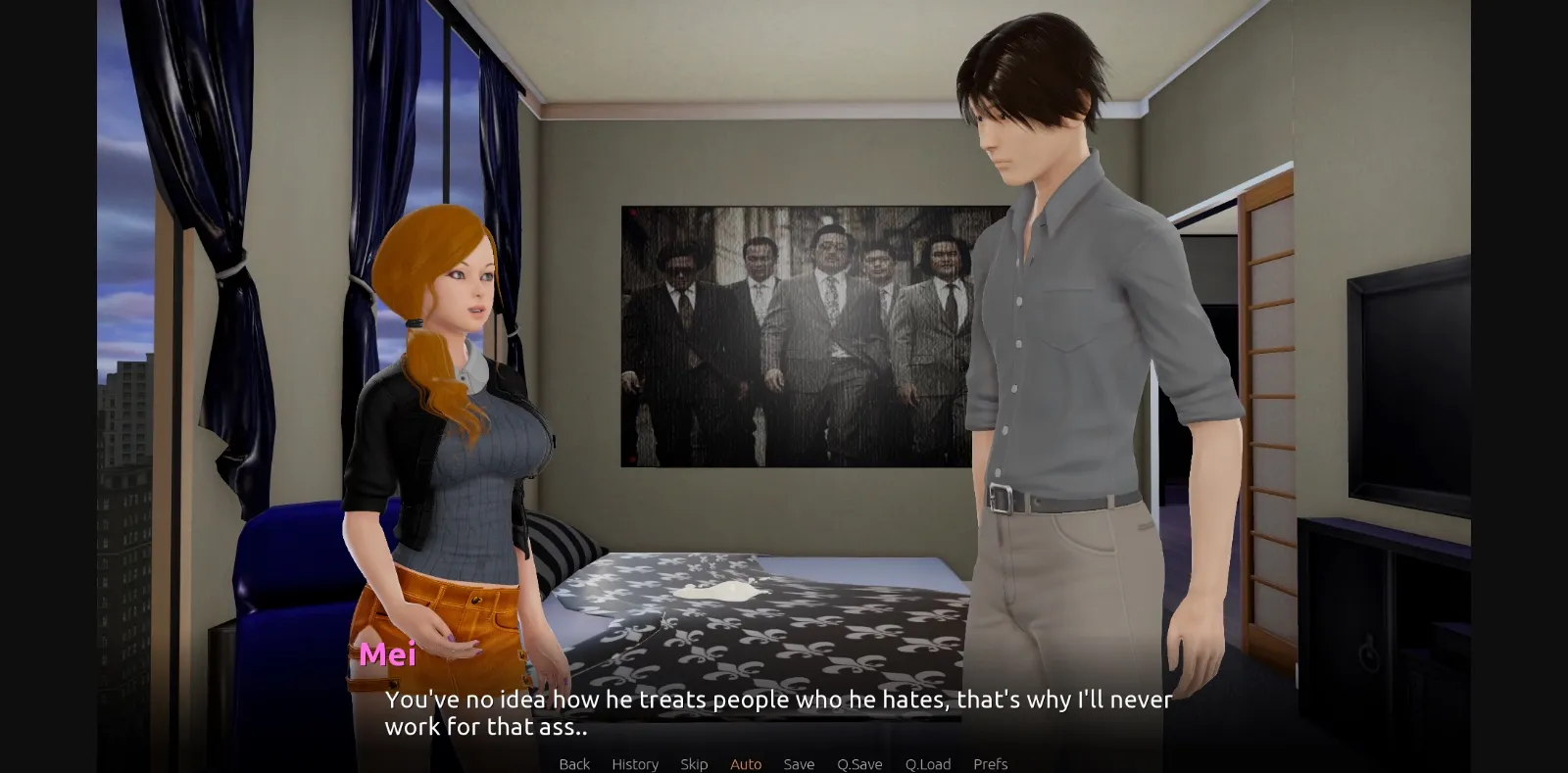1568x773 pixels.
Task: Select the Auto label highlighted in orange
Action: click(x=746, y=764)
